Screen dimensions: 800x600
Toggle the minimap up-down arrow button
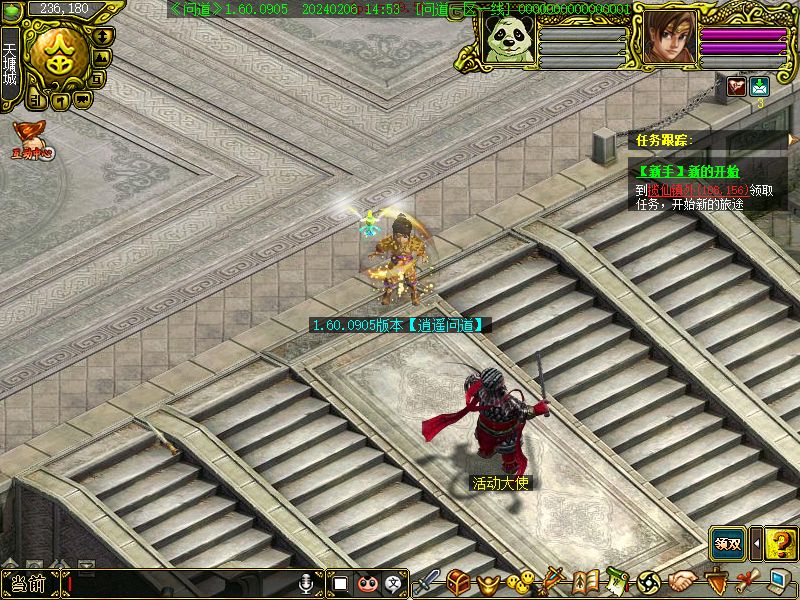[x=100, y=35]
